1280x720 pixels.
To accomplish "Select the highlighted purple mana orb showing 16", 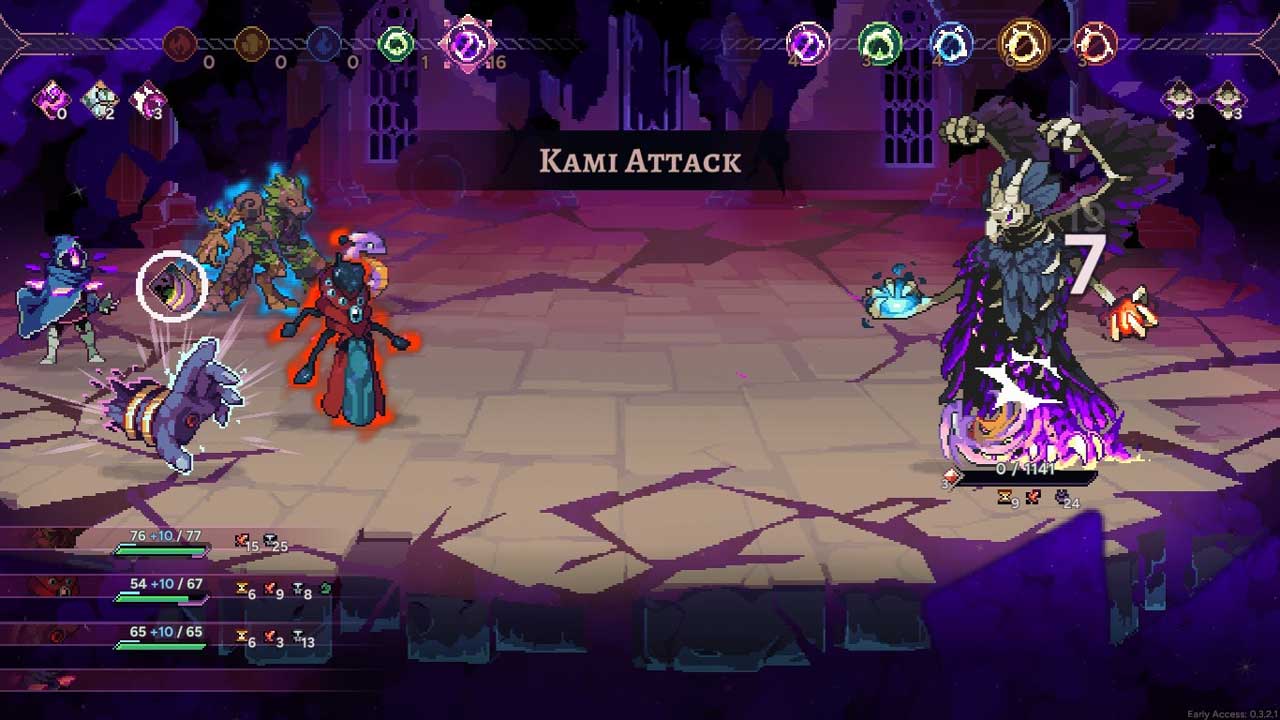I will point(468,44).
